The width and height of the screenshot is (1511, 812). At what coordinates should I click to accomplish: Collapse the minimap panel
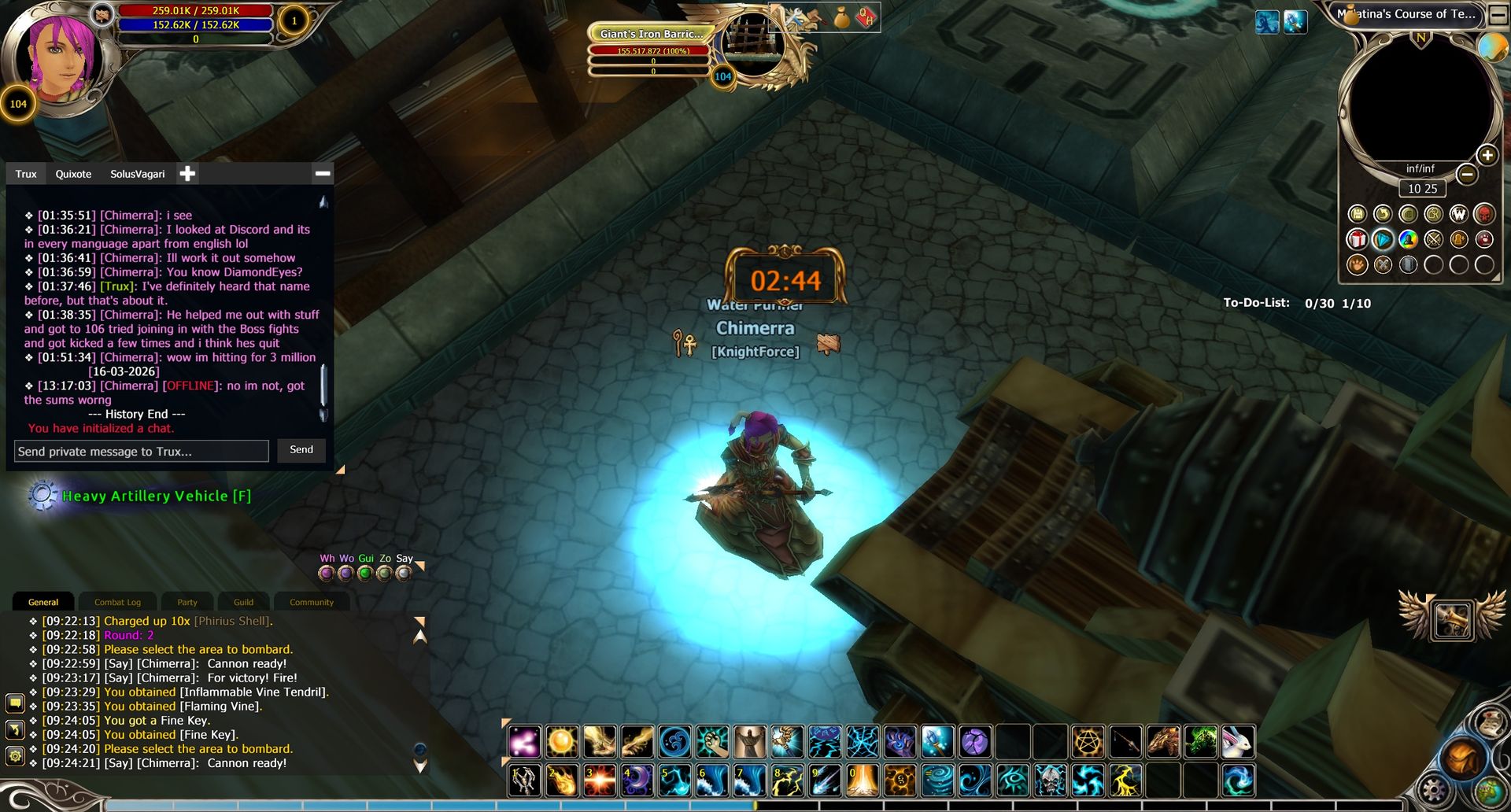tap(1497, 15)
